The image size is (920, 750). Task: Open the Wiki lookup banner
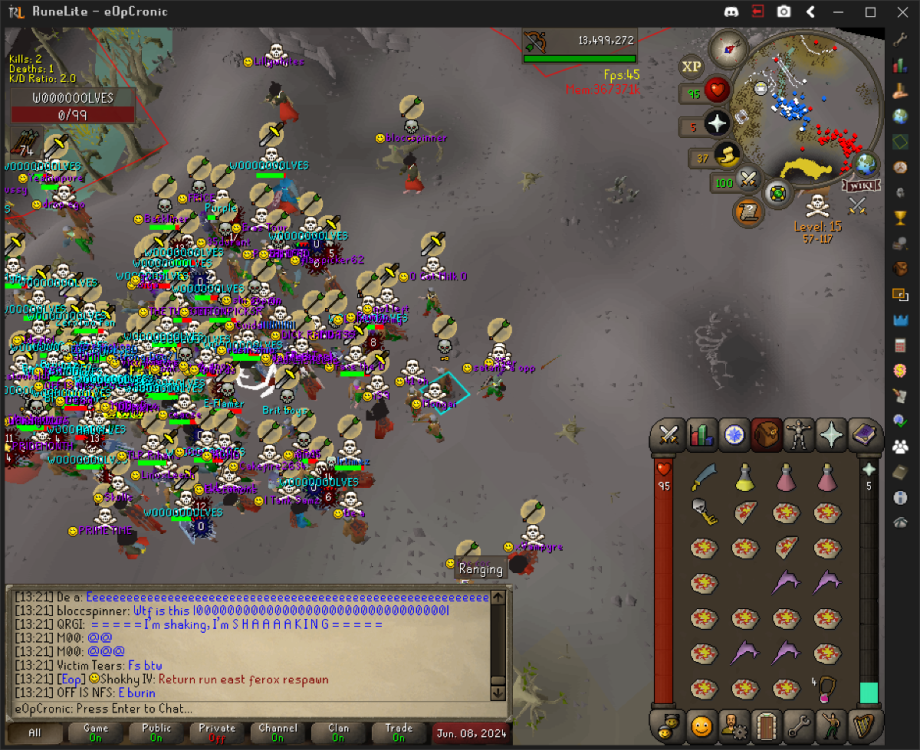[858, 185]
